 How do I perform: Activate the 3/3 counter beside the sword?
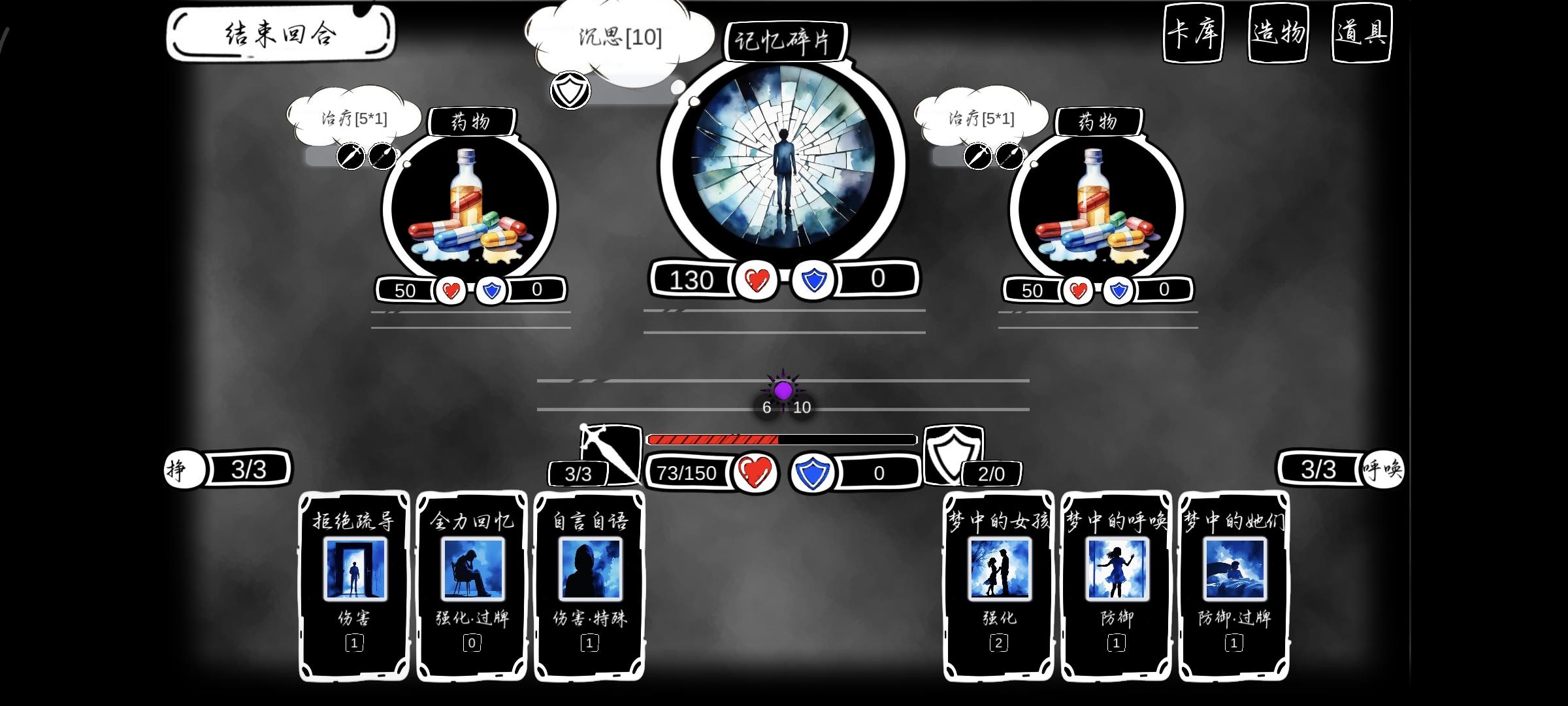pyautogui.click(x=578, y=475)
